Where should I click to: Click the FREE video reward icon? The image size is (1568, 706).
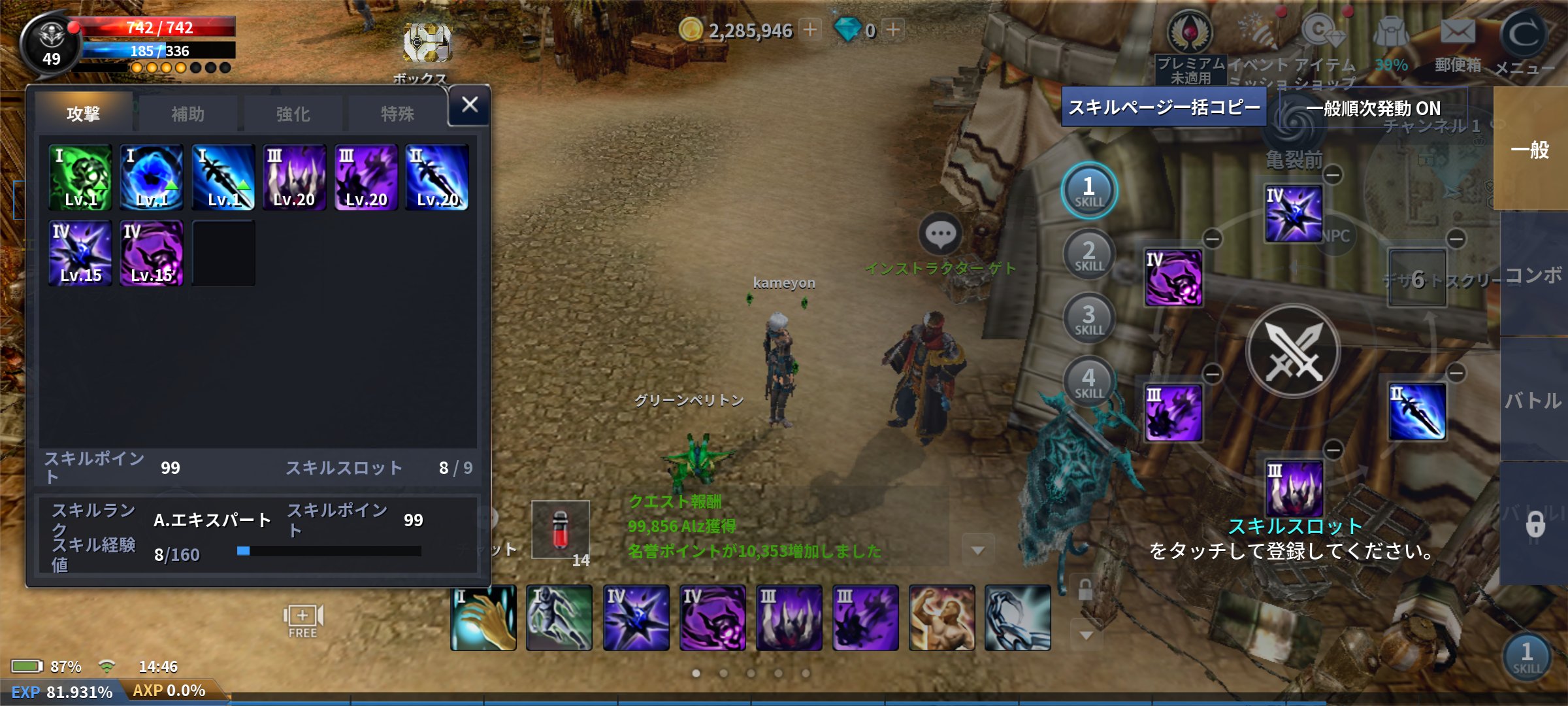click(x=302, y=621)
